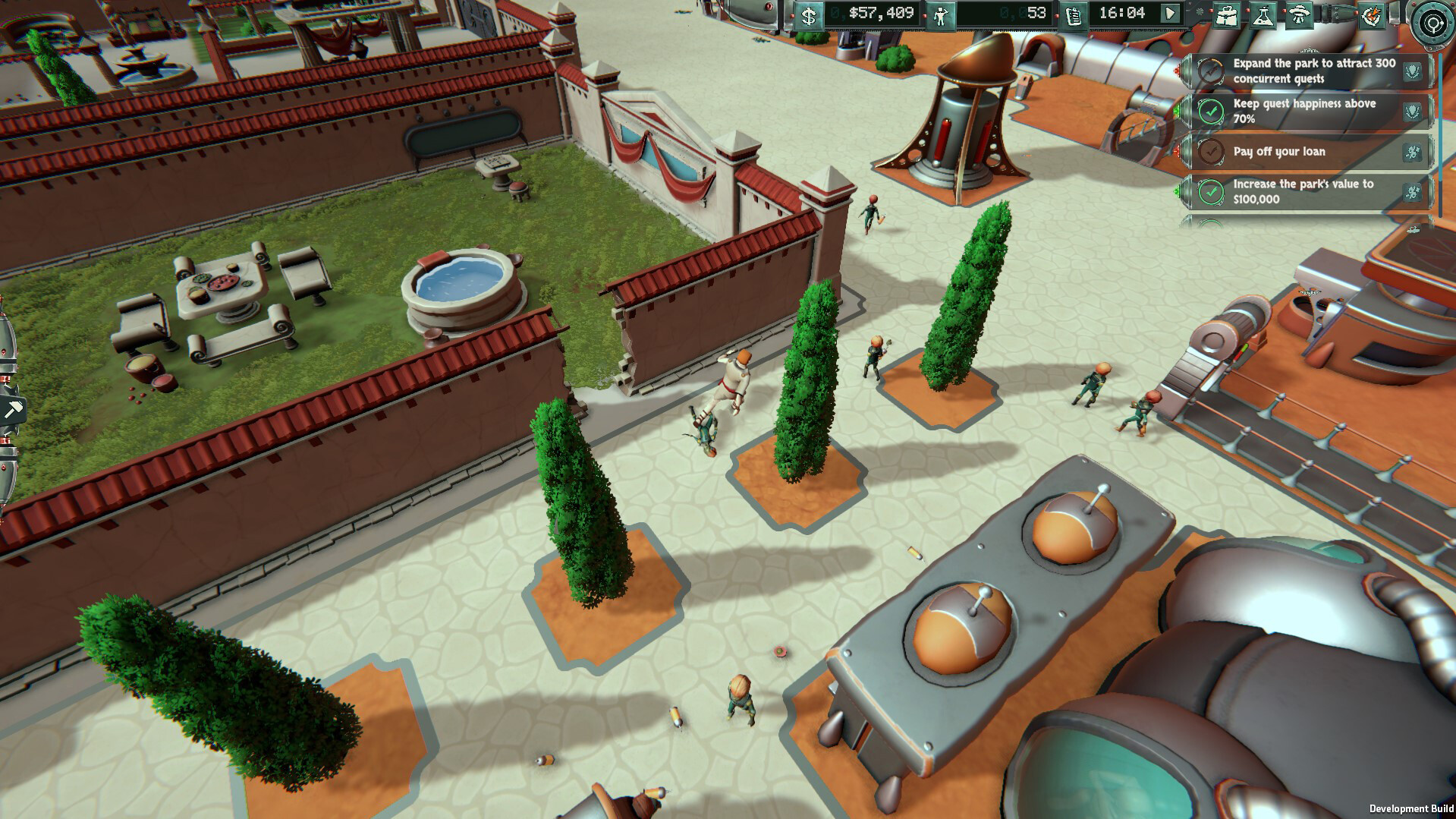Click the guest counter figure icon
Viewport: 1456px width, 819px height.
point(941,15)
